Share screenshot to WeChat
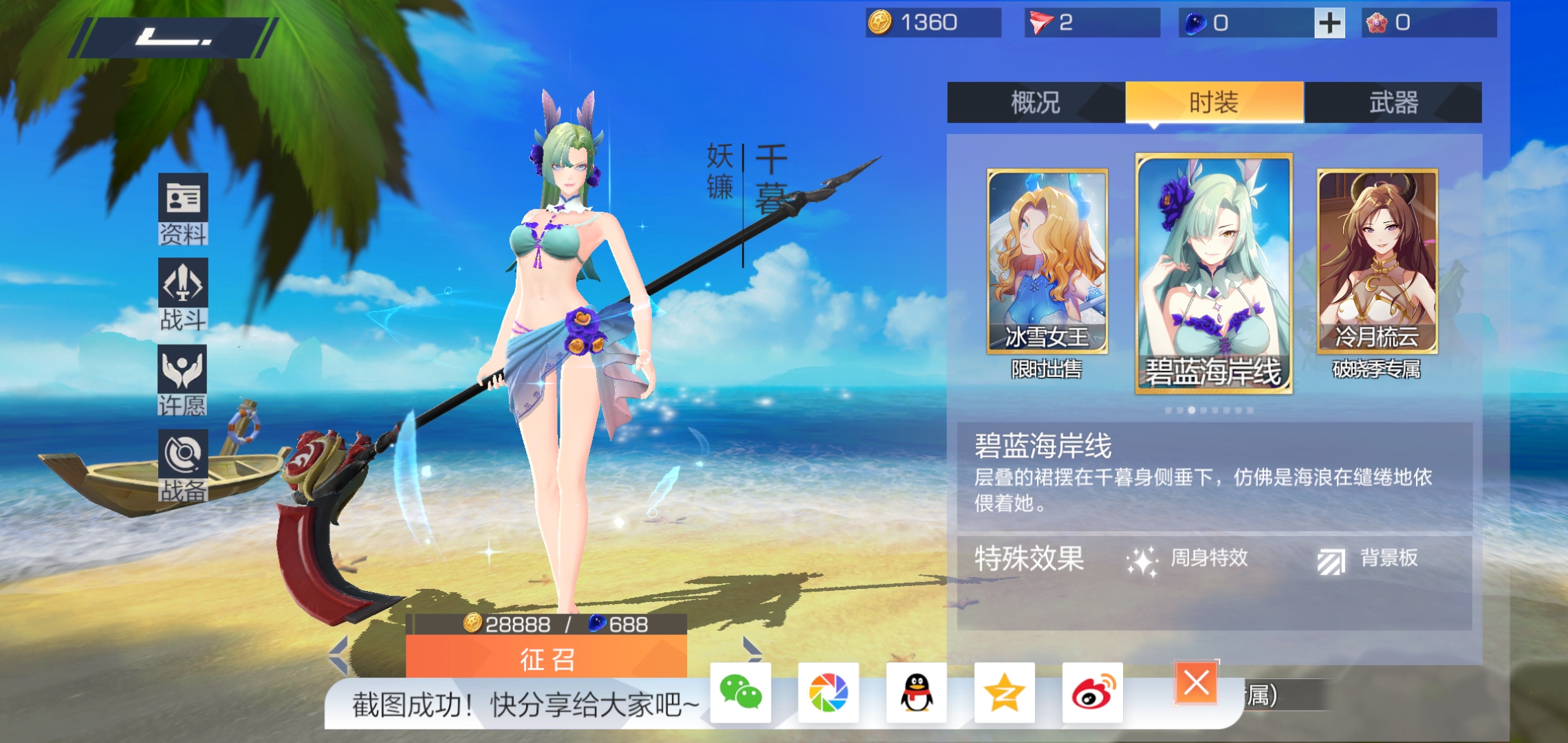The image size is (1568, 743). point(741,693)
